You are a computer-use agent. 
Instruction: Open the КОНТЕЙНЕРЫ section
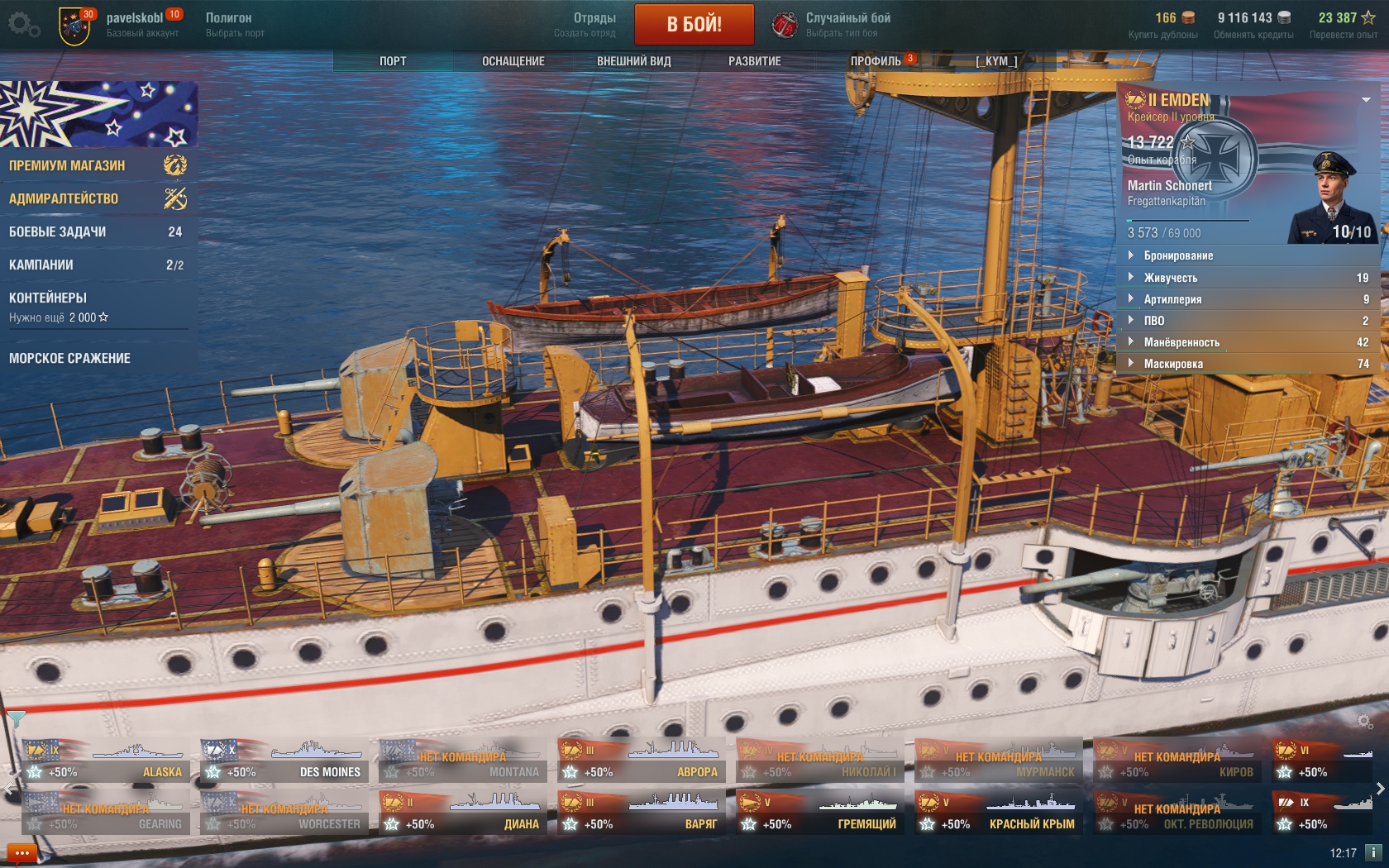[x=97, y=306]
